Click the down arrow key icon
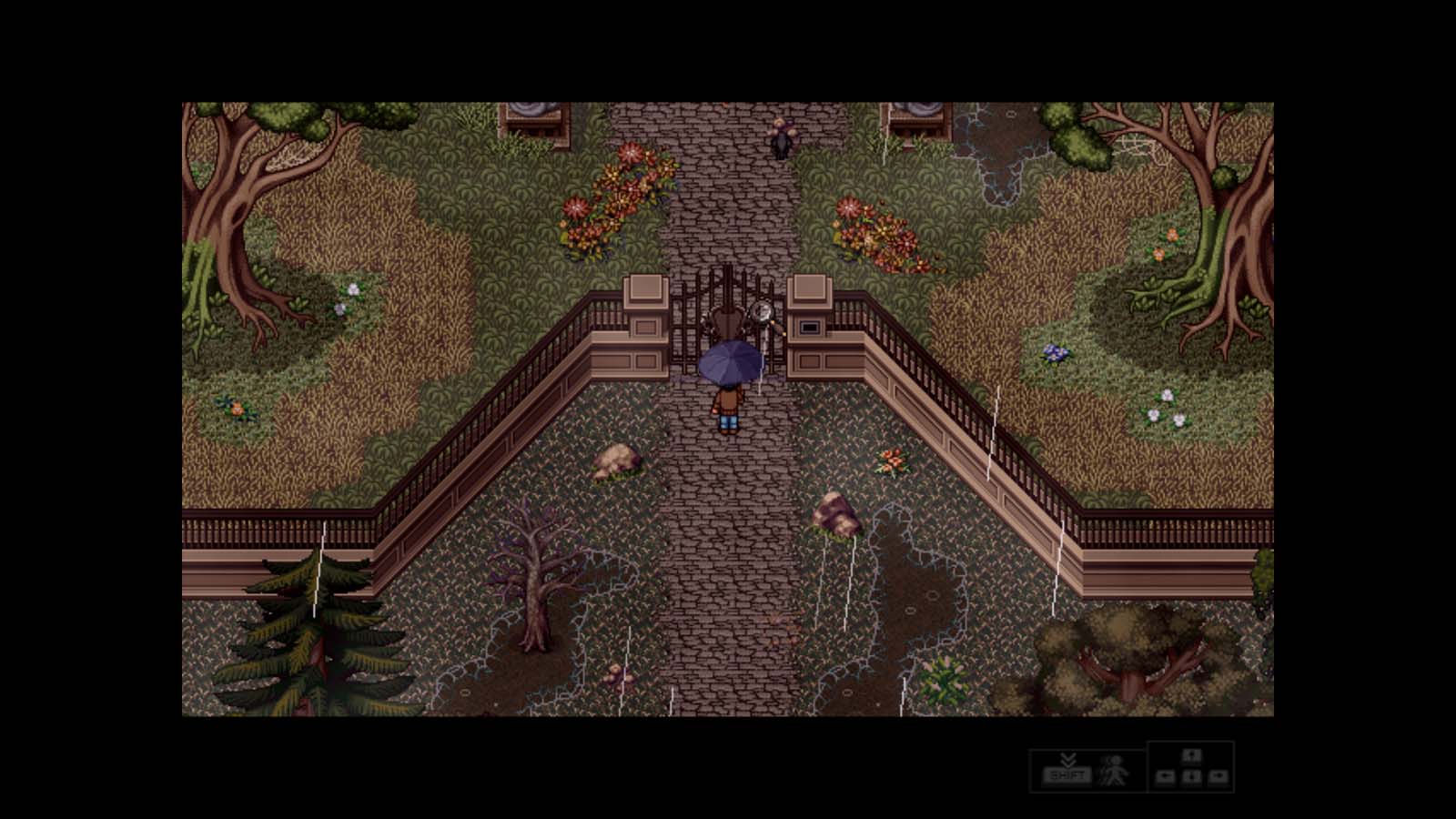 coord(1190,778)
